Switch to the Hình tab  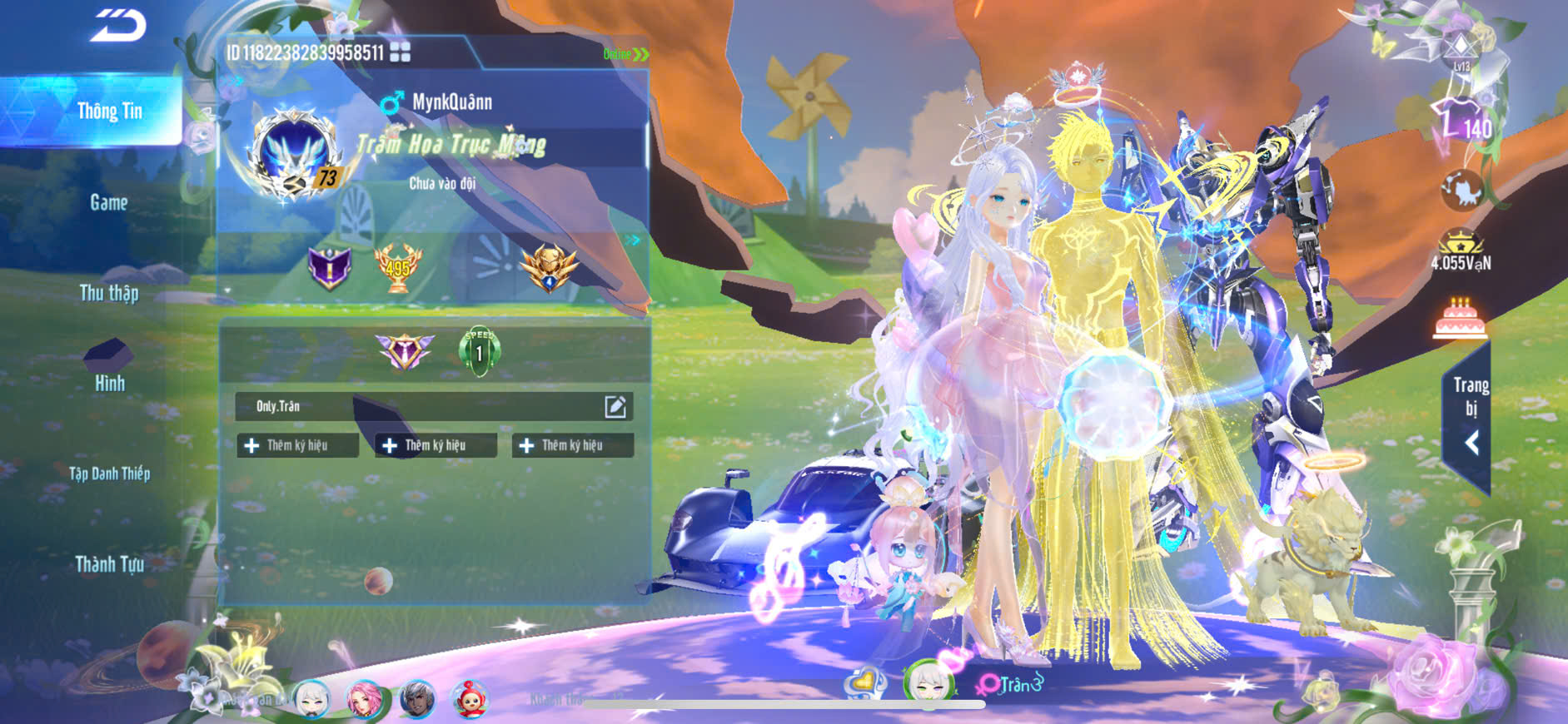(109, 383)
